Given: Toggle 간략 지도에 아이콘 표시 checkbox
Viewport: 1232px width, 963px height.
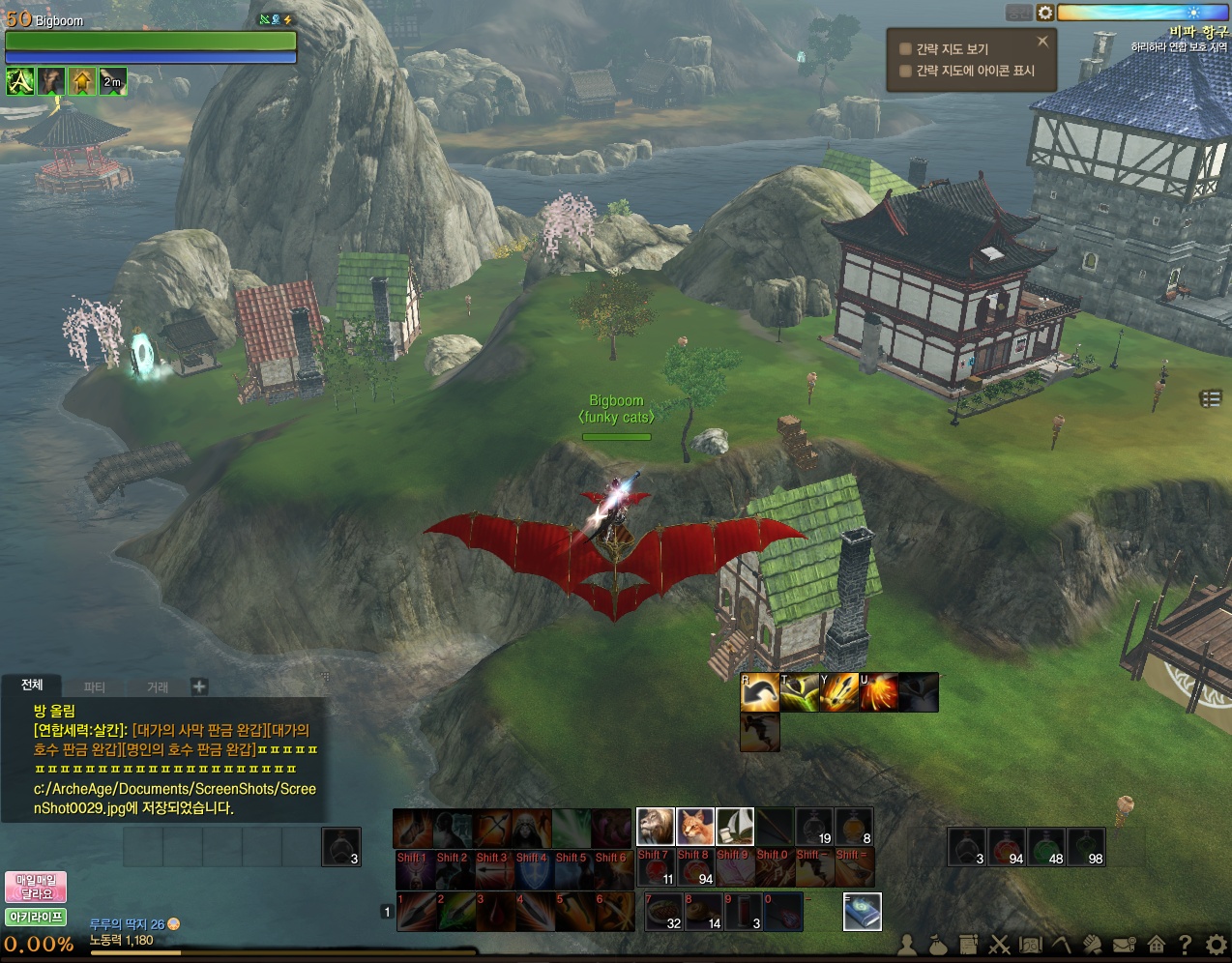Looking at the screenshot, I should click(906, 71).
